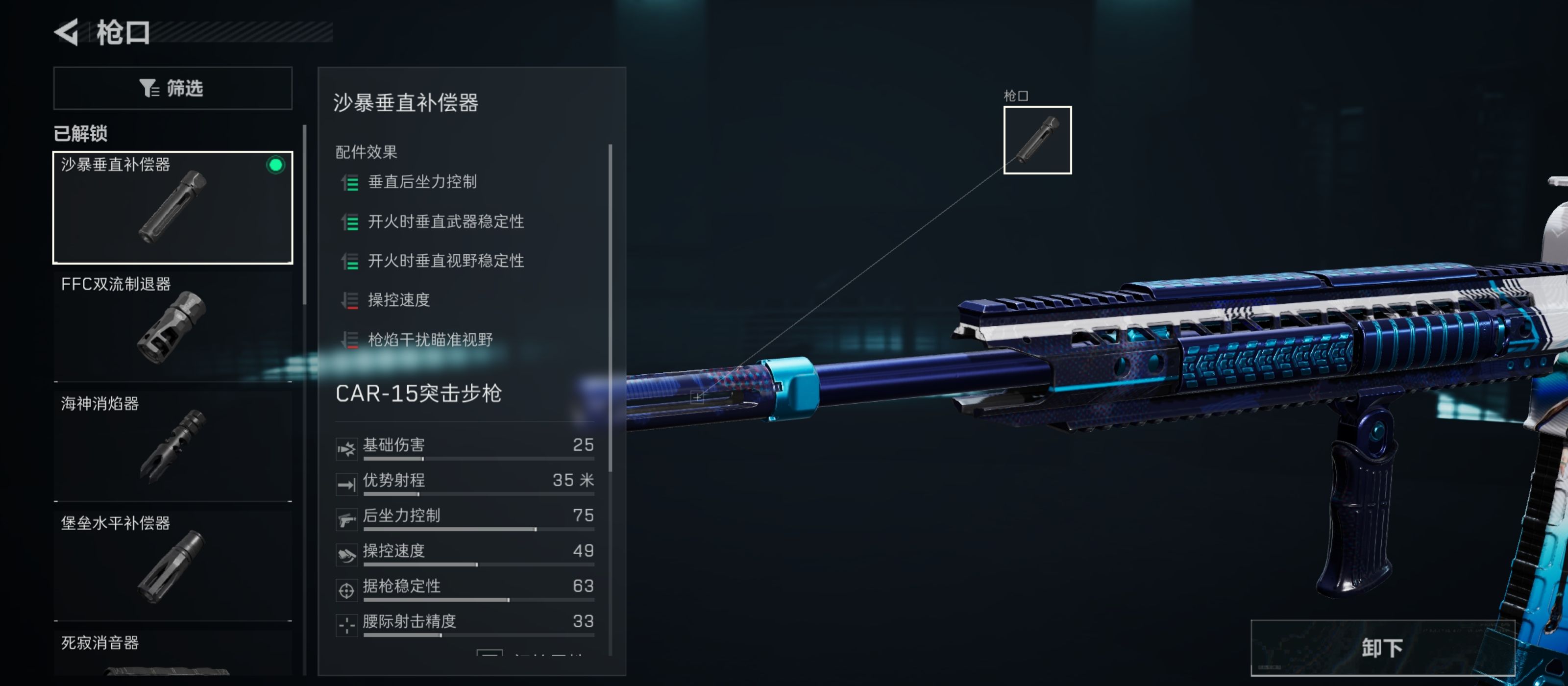
Task: Choose the FFC双流制退器 muzzle brake
Action: pyautogui.click(x=173, y=326)
